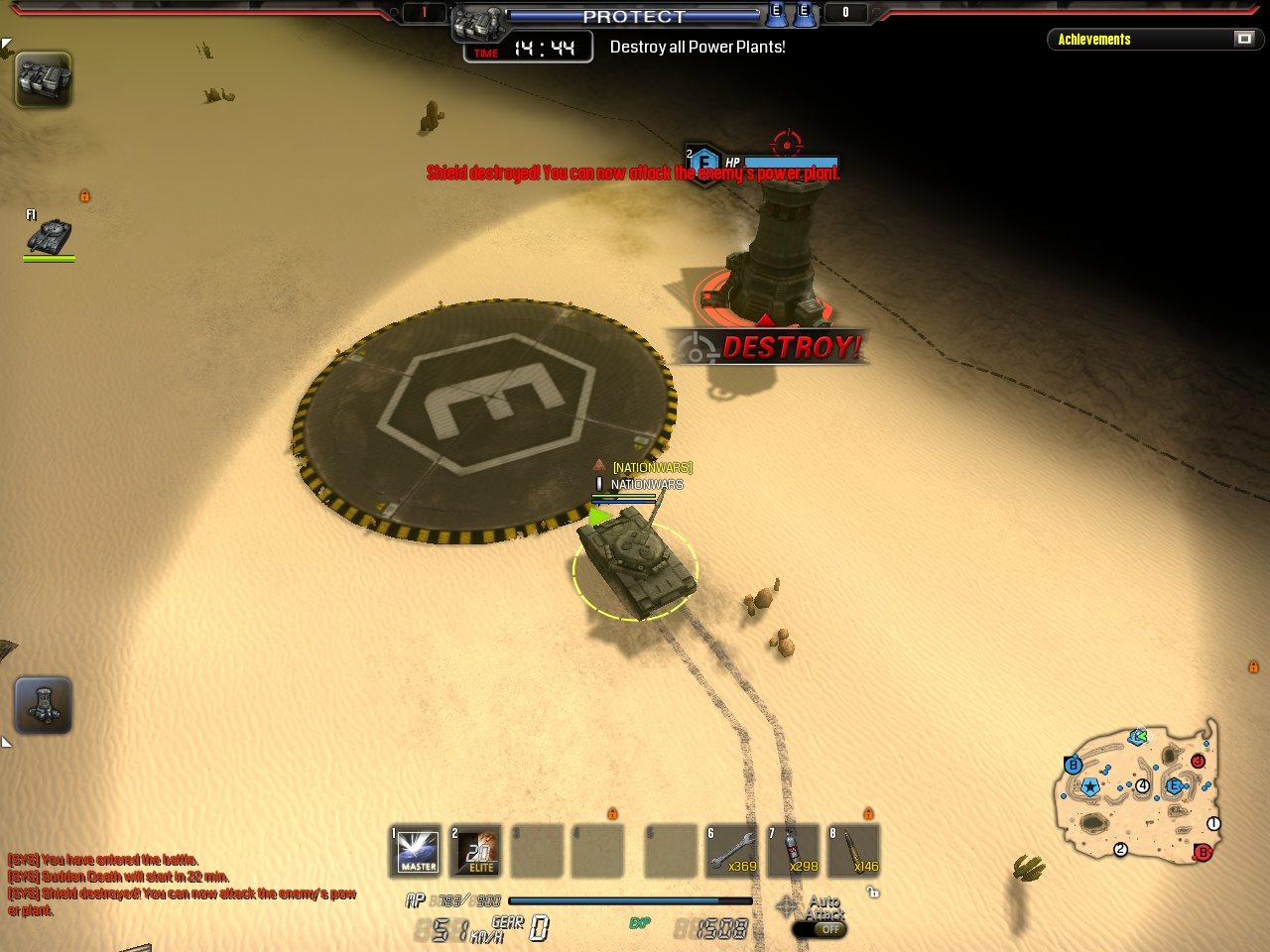The width and height of the screenshot is (1270, 952).
Task: Click the red B base marker on minimap
Action: (x=1204, y=852)
